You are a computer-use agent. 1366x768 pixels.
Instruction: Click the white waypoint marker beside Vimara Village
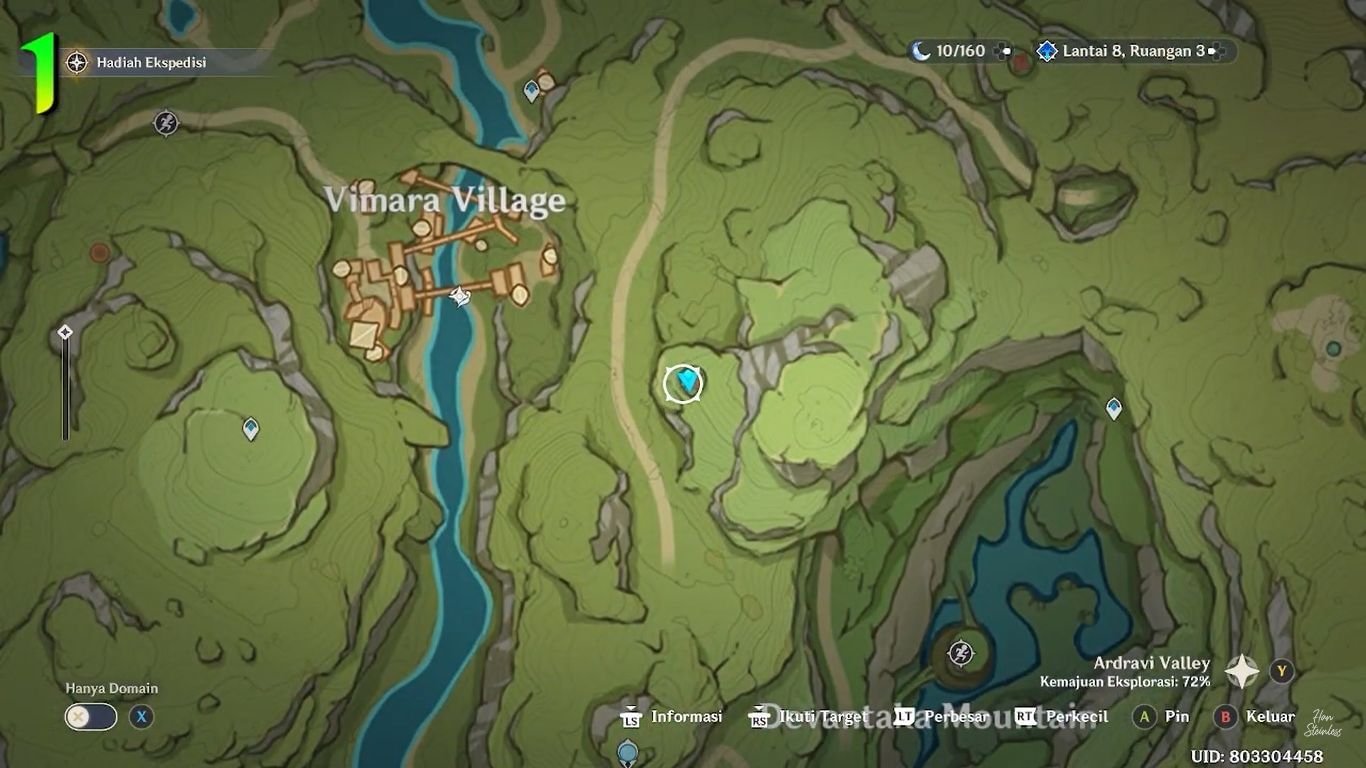point(458,296)
